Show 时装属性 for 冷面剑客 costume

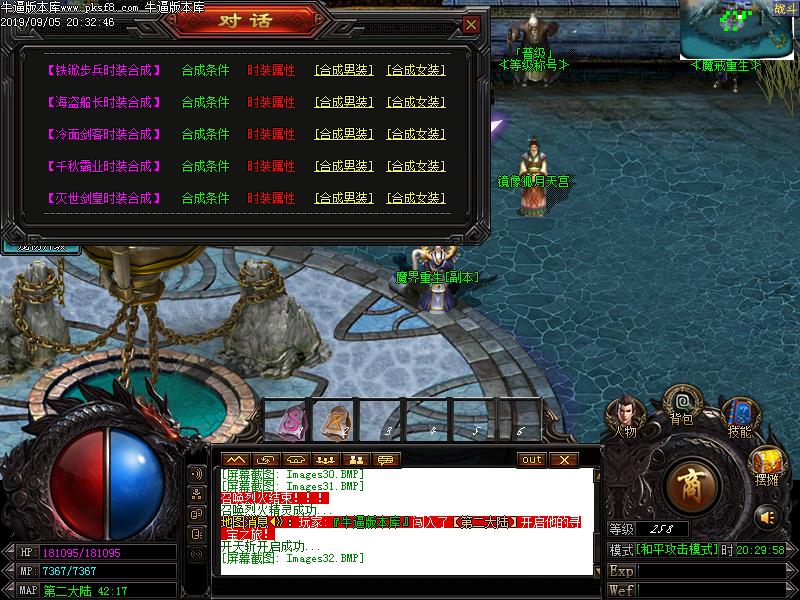271,134
